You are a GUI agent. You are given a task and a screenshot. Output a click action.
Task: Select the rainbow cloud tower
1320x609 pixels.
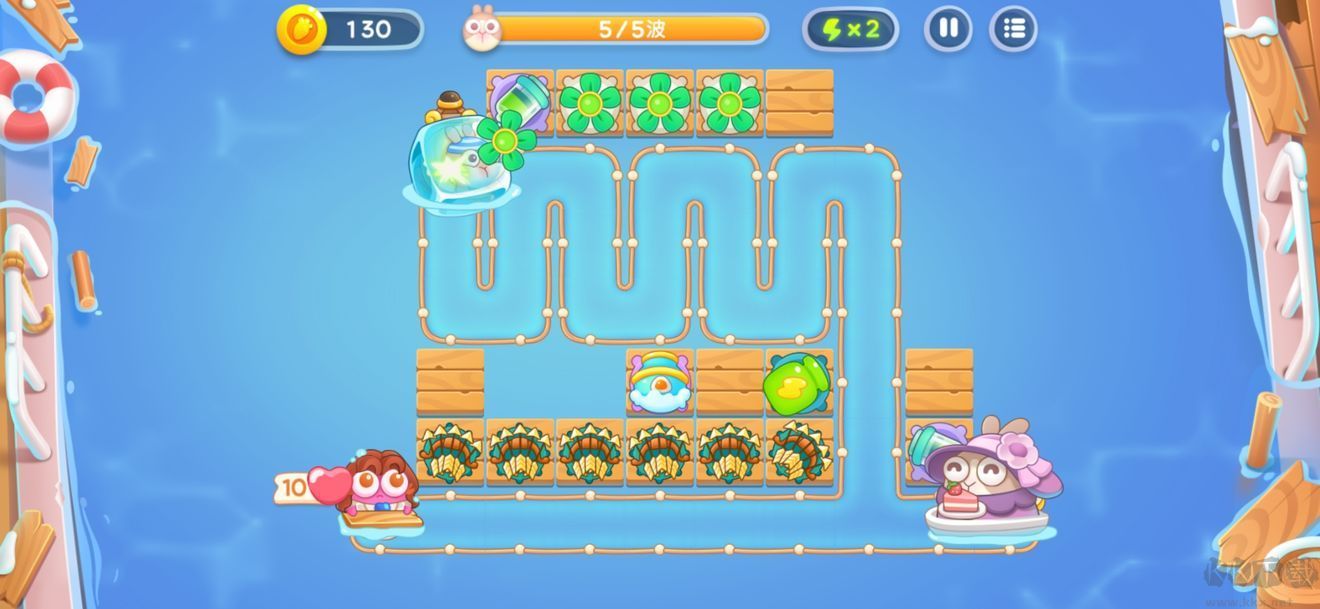tap(659, 381)
